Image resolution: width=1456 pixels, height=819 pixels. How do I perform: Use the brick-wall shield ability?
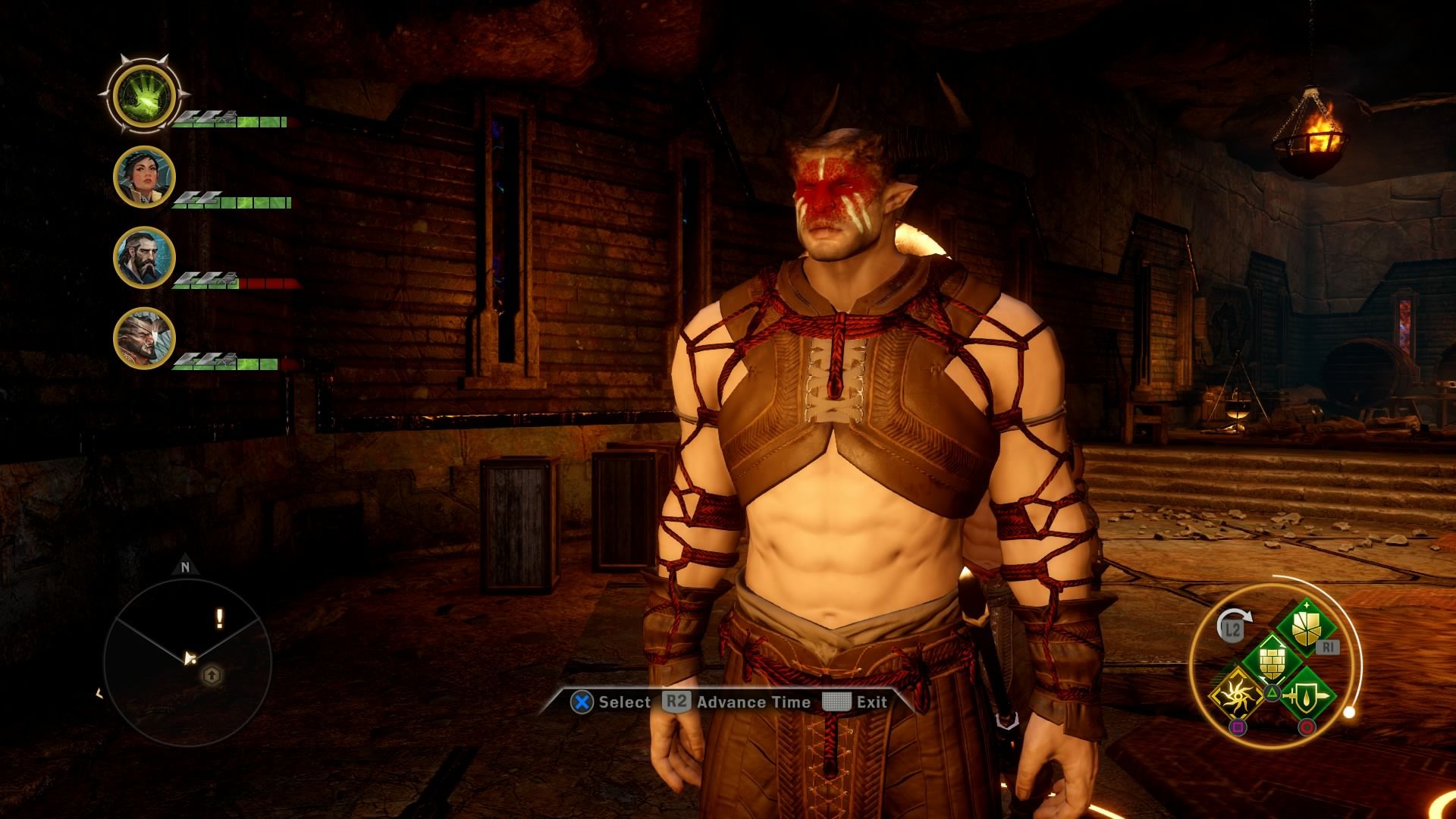tap(1272, 660)
